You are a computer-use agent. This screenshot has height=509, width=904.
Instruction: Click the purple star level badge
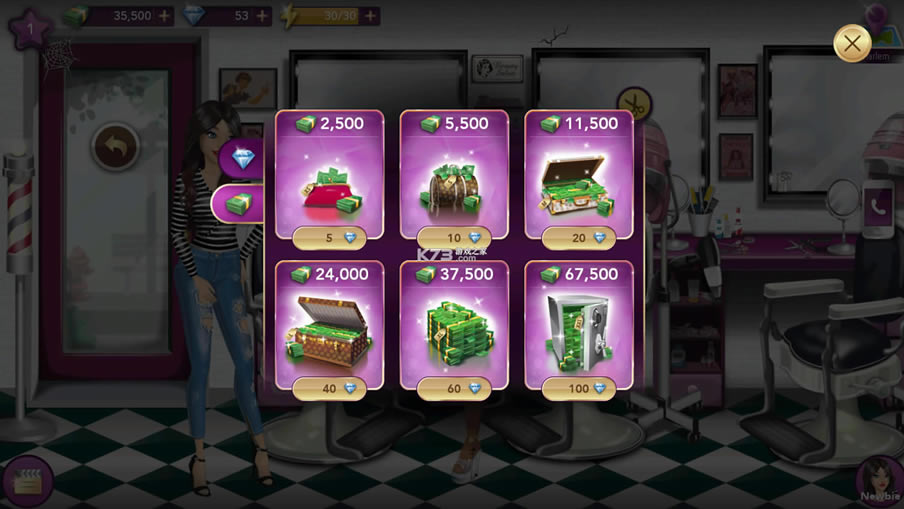point(31,28)
